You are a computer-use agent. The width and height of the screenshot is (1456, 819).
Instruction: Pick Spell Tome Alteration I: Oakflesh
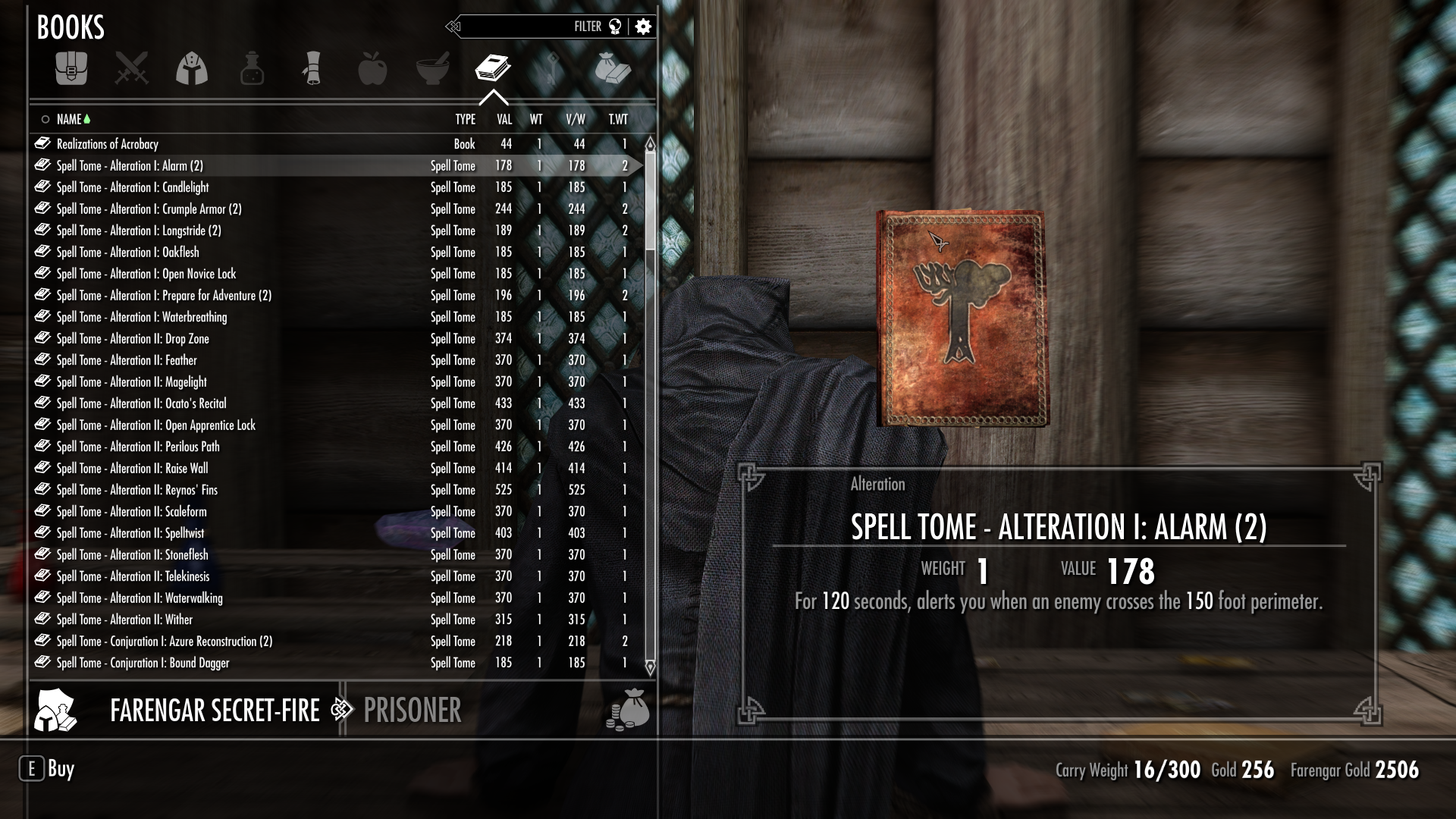pos(127,253)
